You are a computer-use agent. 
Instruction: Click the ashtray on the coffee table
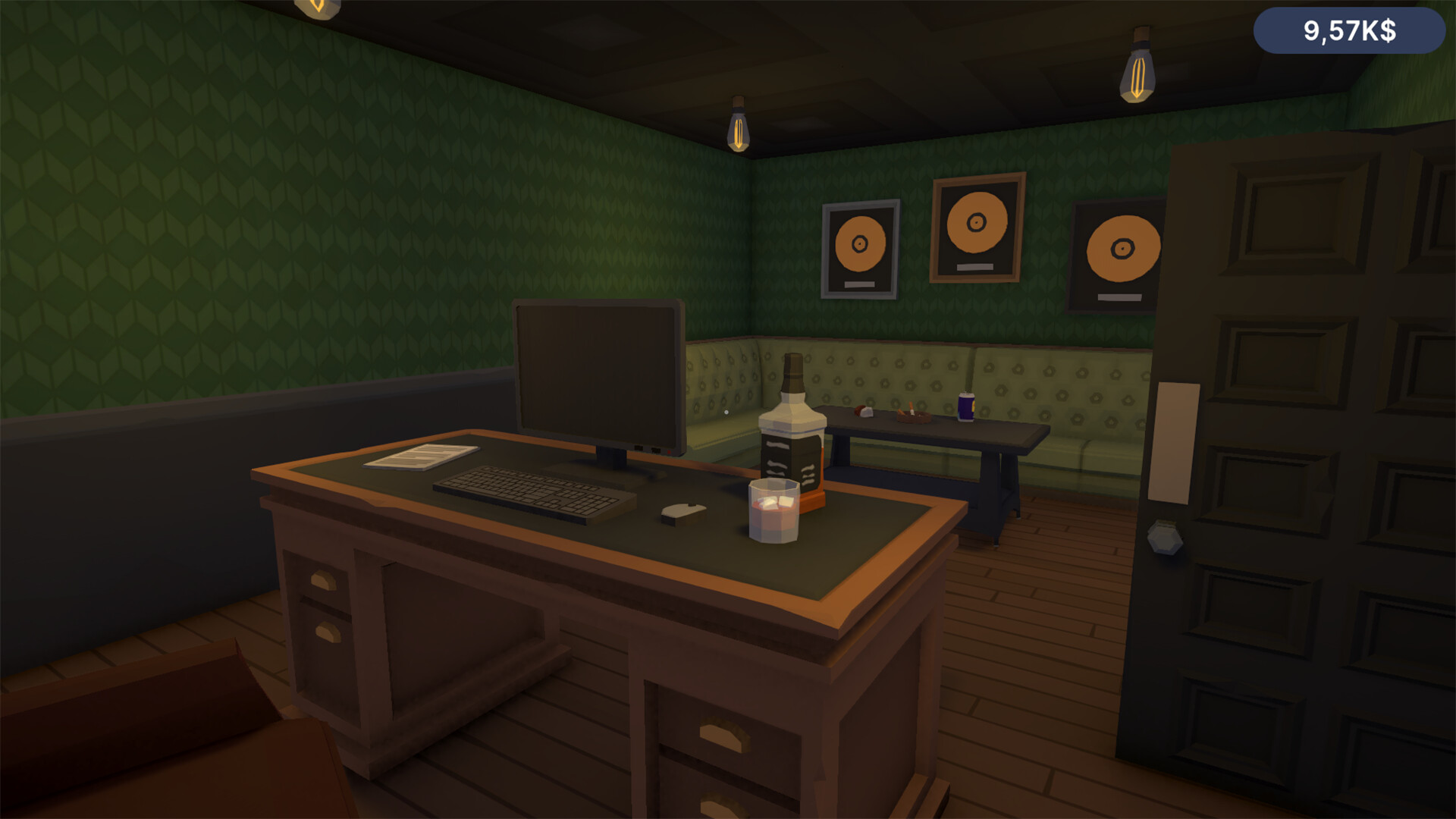(914, 416)
